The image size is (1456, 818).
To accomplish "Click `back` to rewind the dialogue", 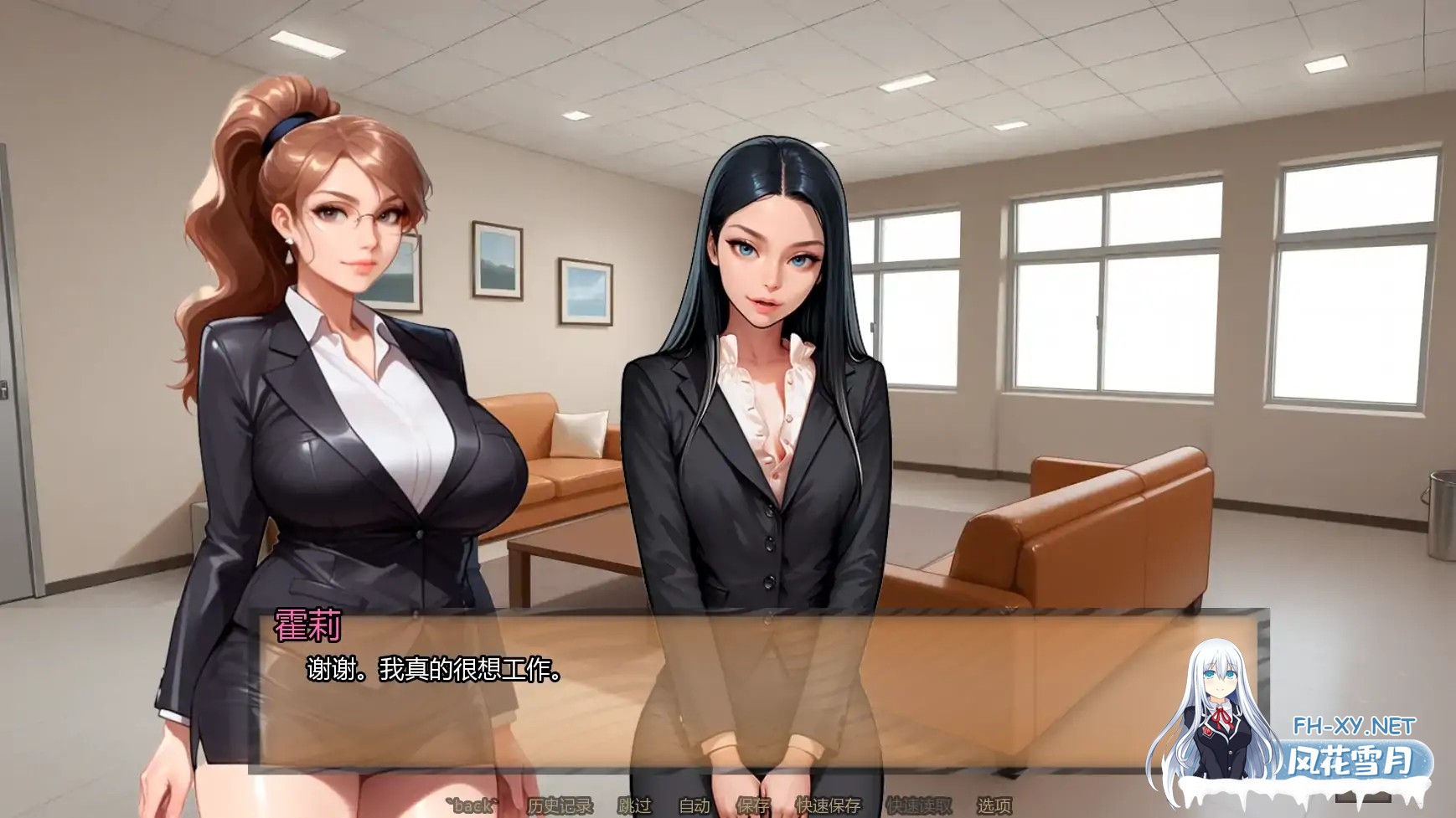I will (472, 805).
